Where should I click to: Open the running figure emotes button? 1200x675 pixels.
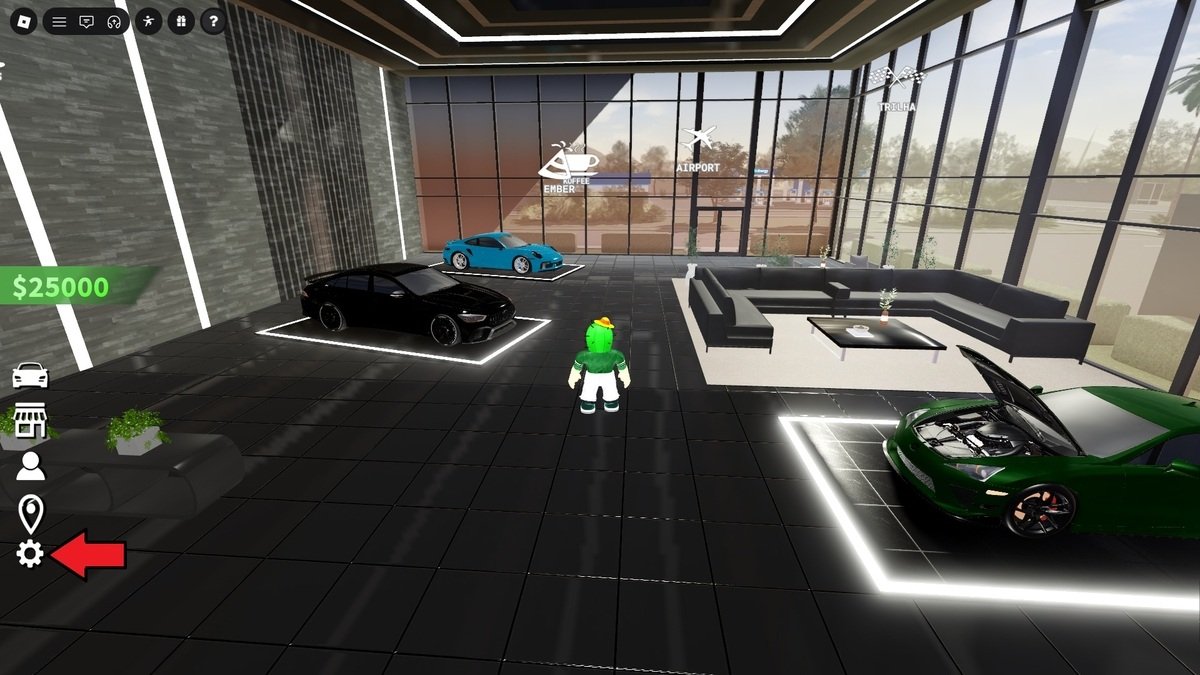click(148, 21)
